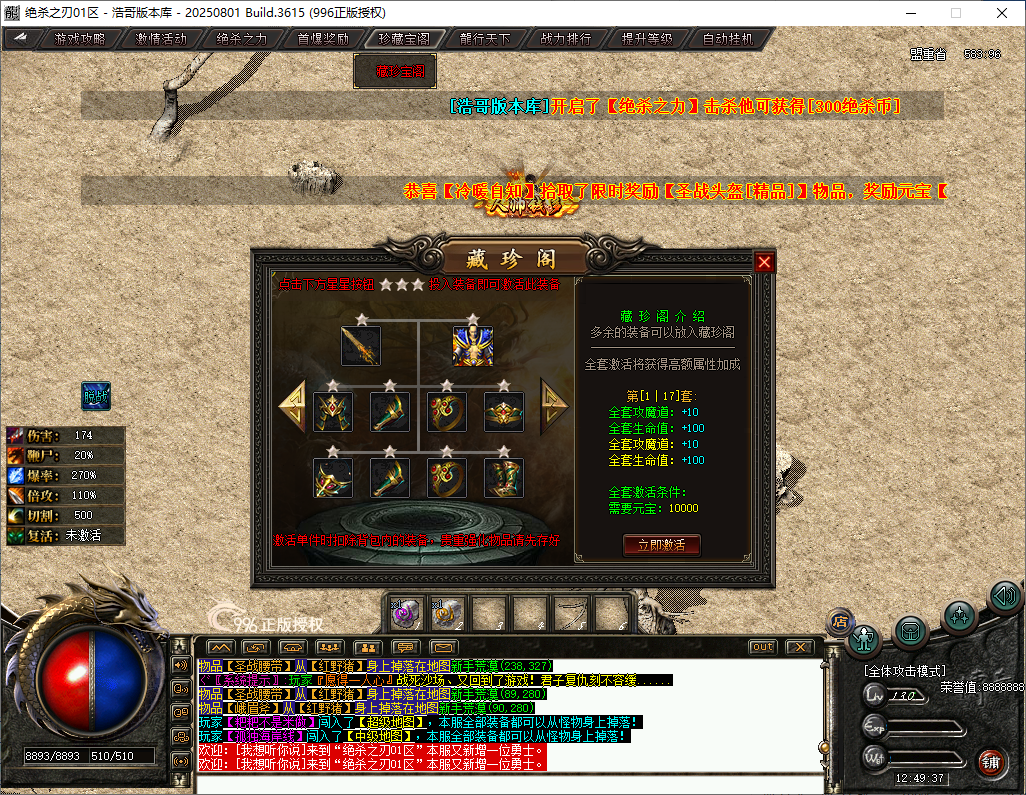Image resolution: width=1026 pixels, height=795 pixels.
Task: Open the 自动挂机 menu
Action: [x=727, y=39]
